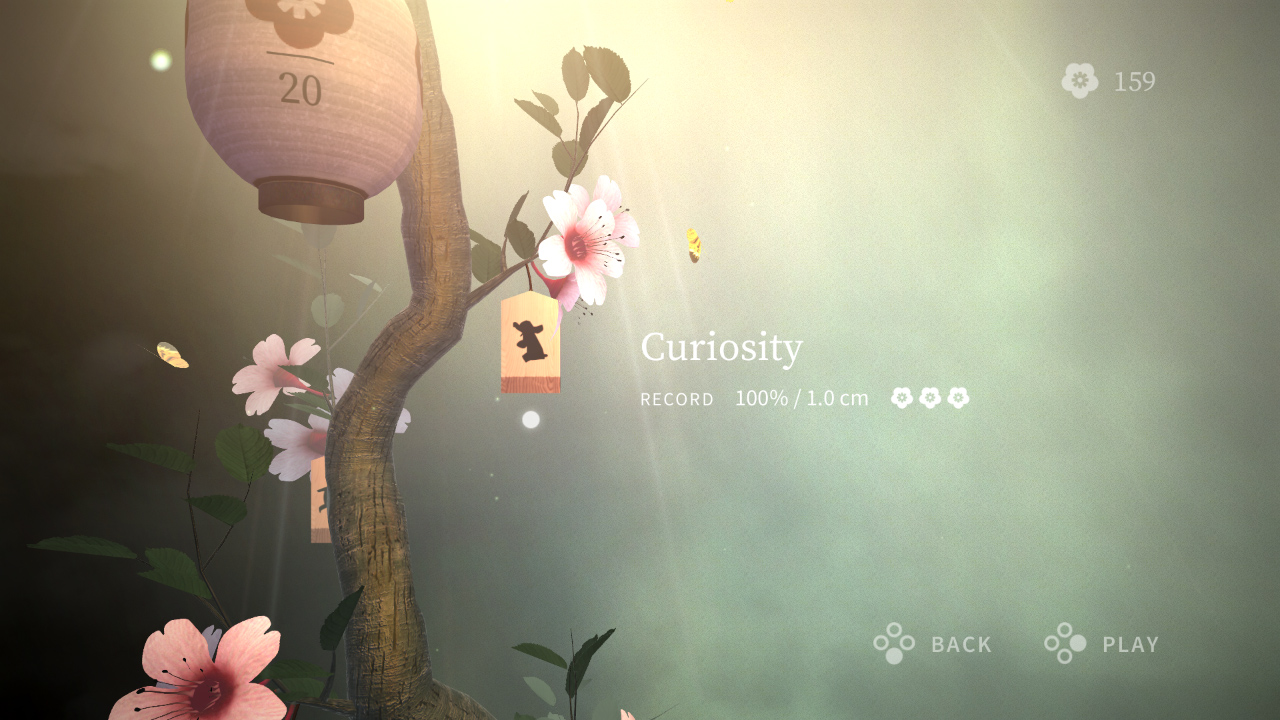Click the flower currency counter showing 159
The image size is (1280, 720).
(x=1134, y=82)
